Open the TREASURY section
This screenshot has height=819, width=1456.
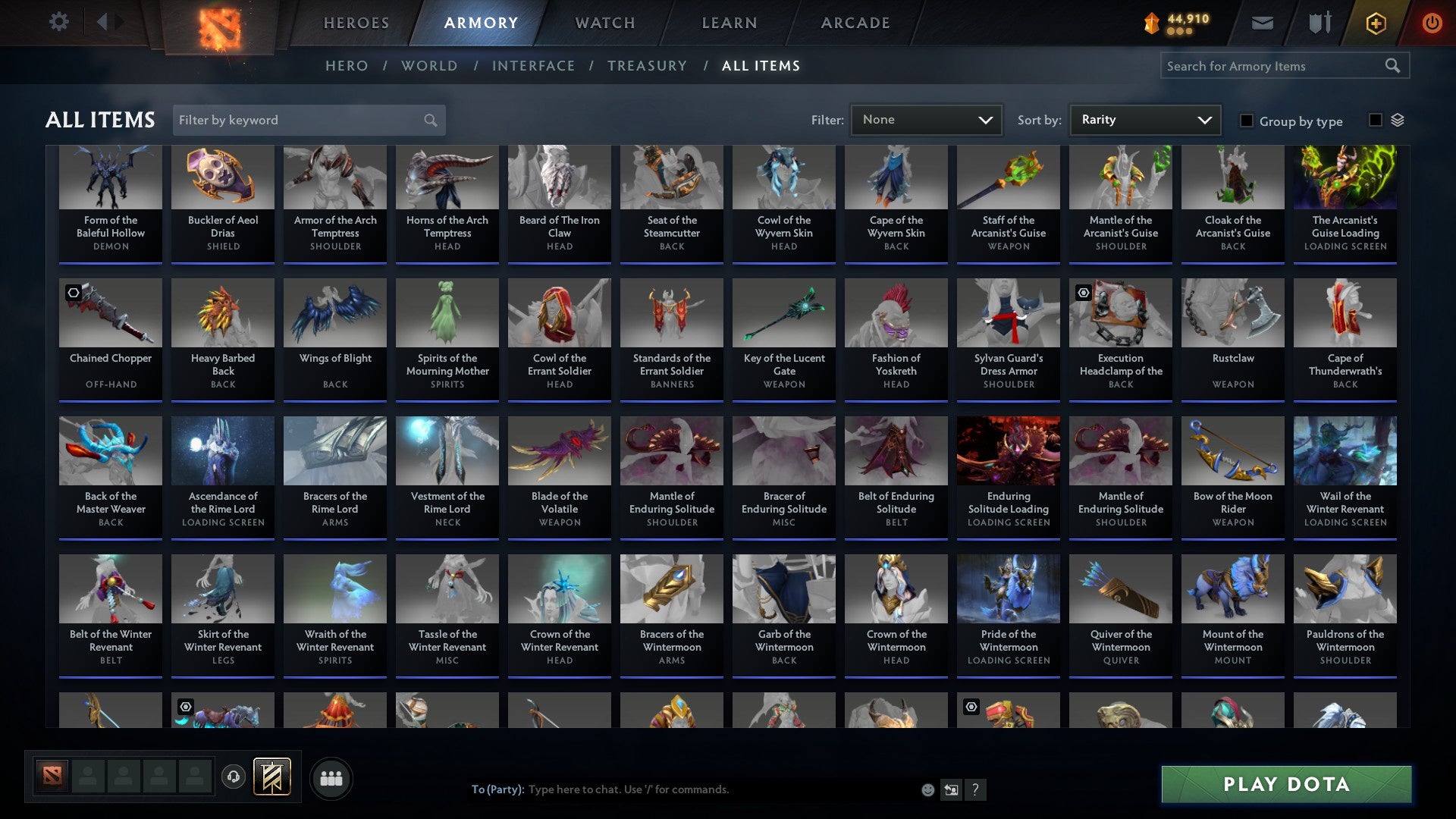tap(647, 66)
